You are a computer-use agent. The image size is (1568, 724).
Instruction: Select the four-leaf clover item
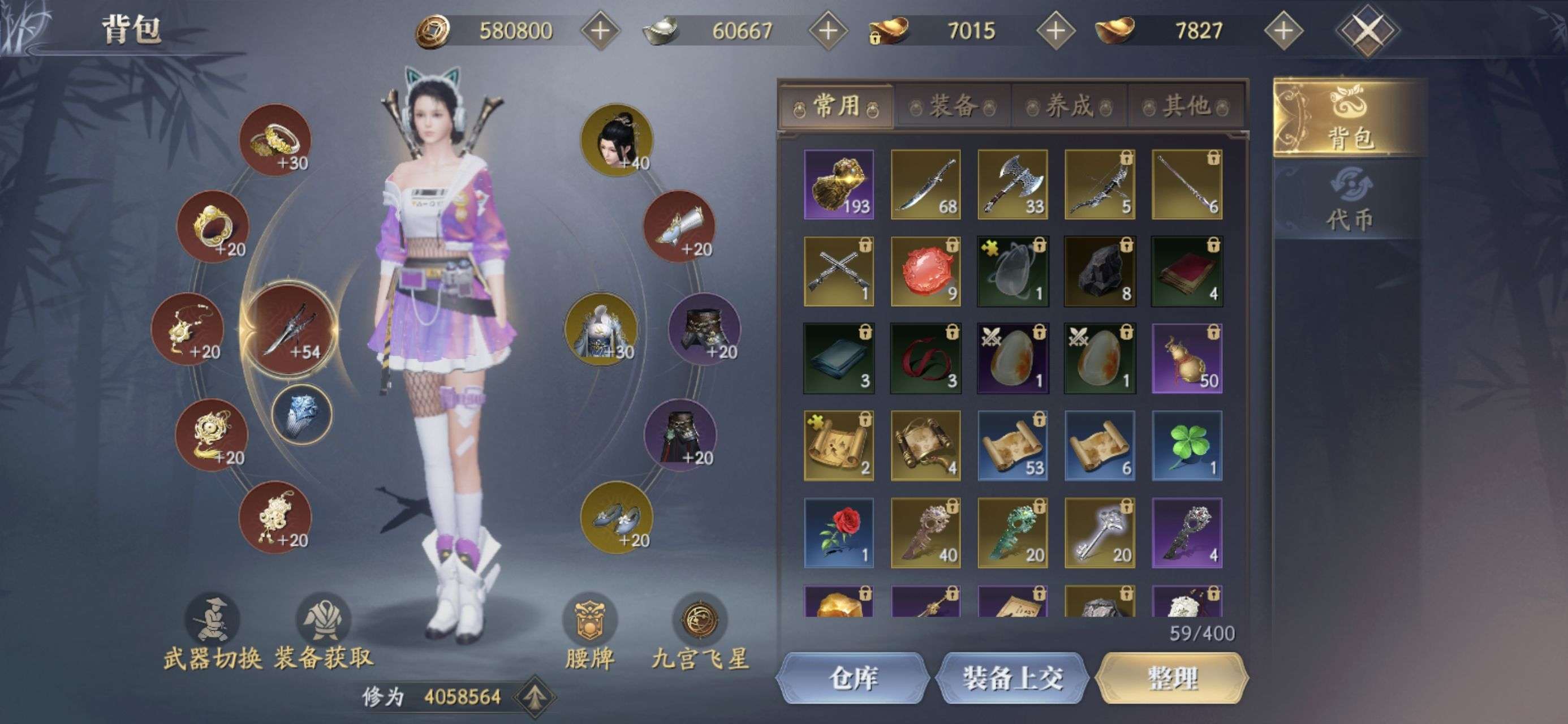pyautogui.click(x=1186, y=446)
